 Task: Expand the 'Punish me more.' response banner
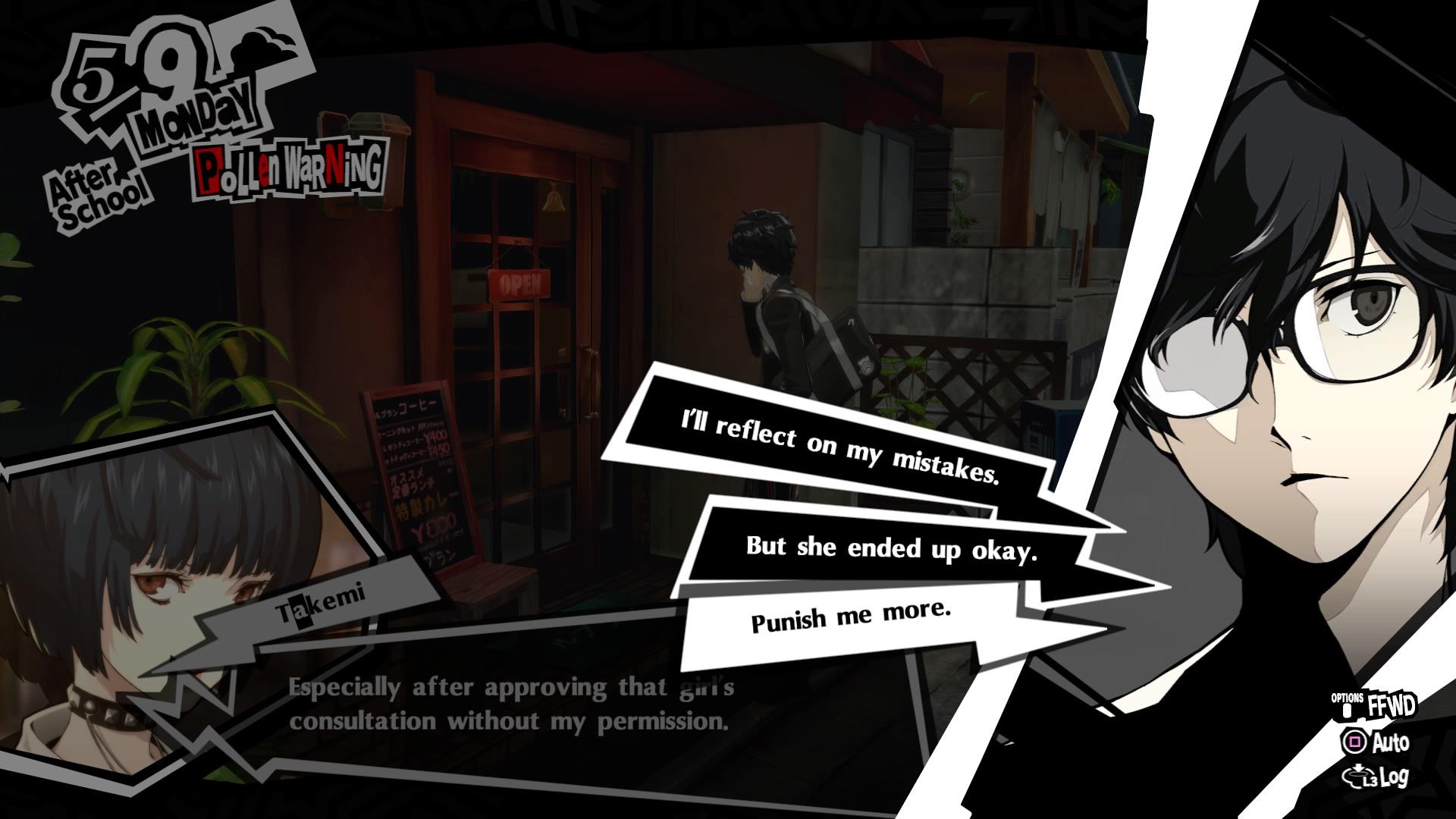pos(849,618)
